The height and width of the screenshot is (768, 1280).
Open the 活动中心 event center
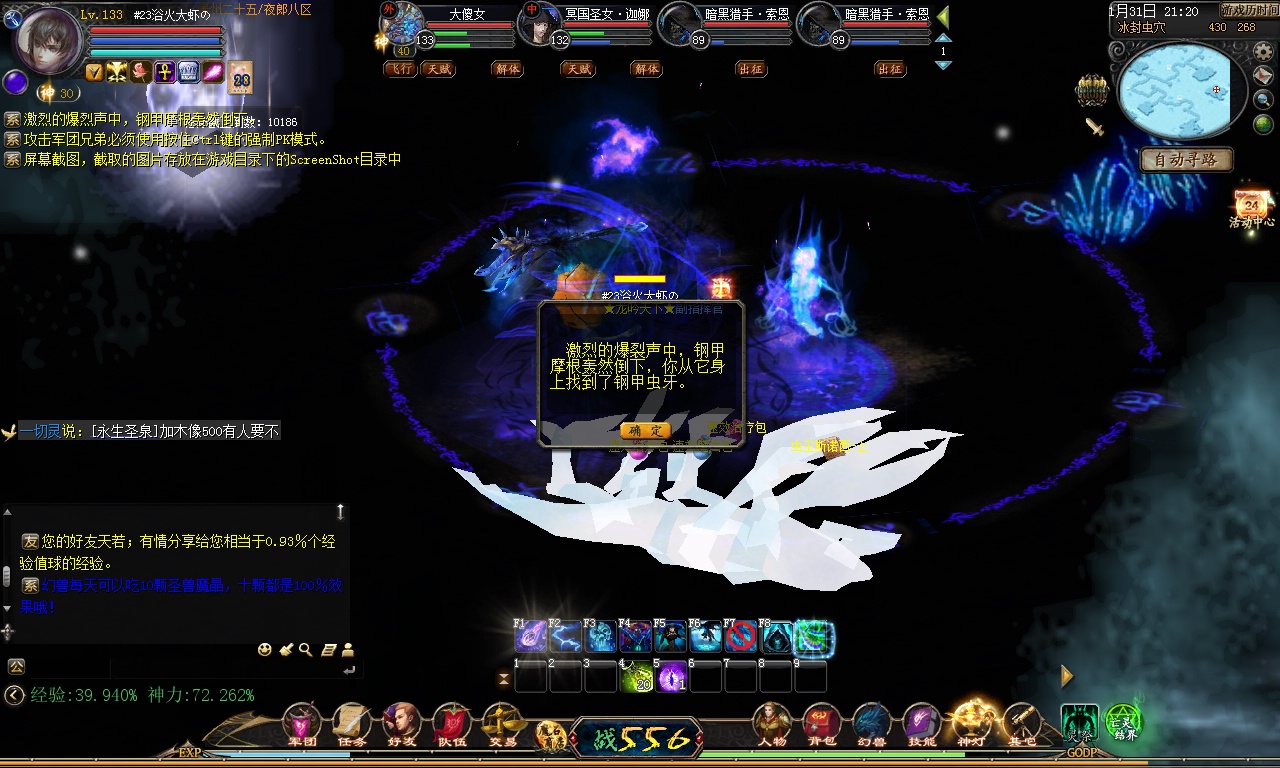click(x=1252, y=205)
